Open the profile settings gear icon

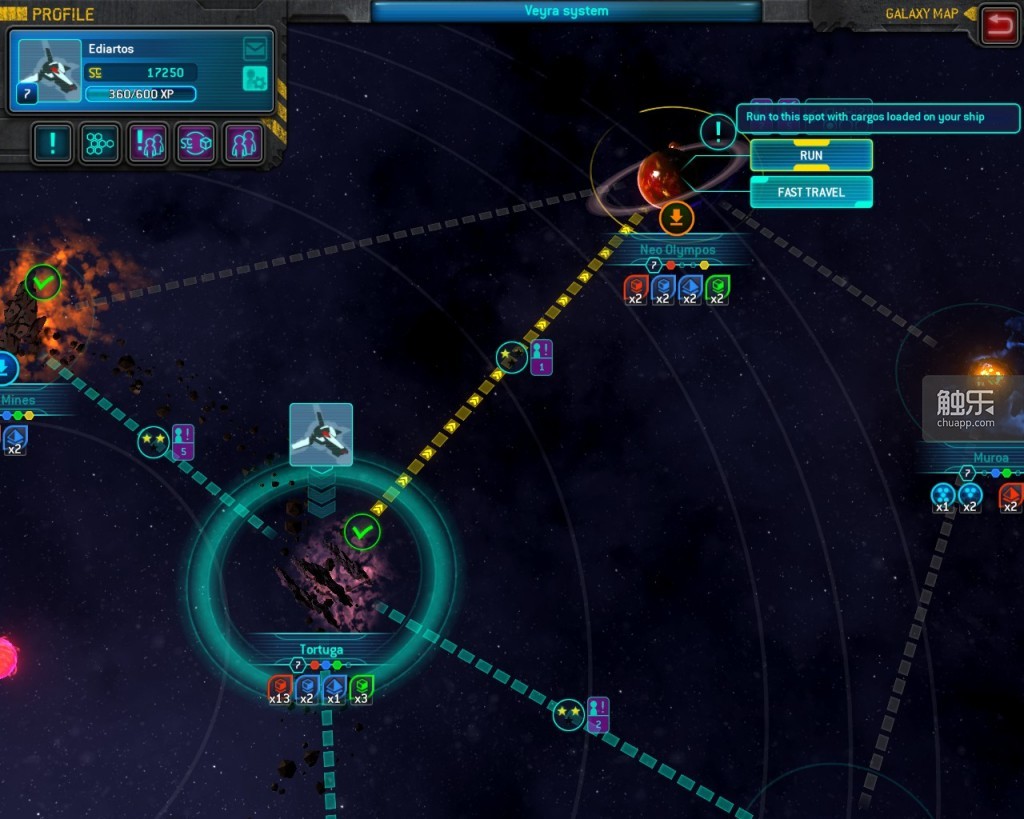255,78
